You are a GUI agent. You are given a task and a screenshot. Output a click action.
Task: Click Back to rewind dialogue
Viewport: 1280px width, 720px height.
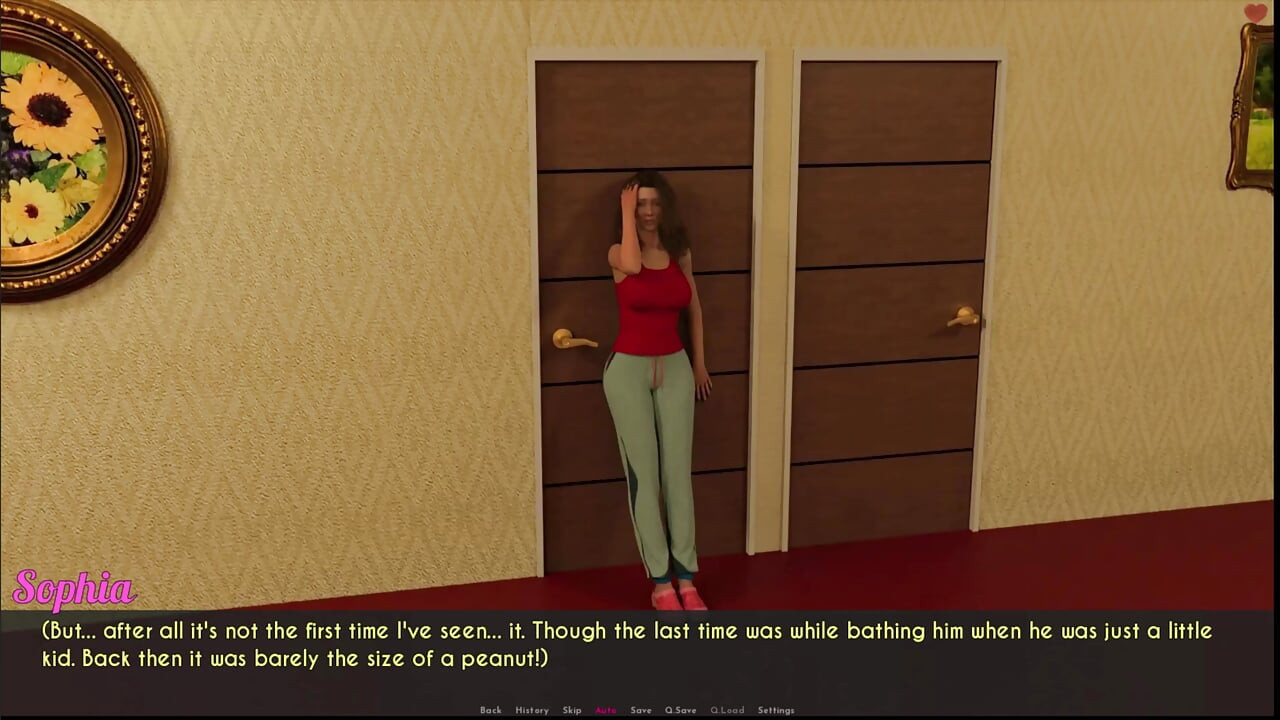pyautogui.click(x=491, y=709)
